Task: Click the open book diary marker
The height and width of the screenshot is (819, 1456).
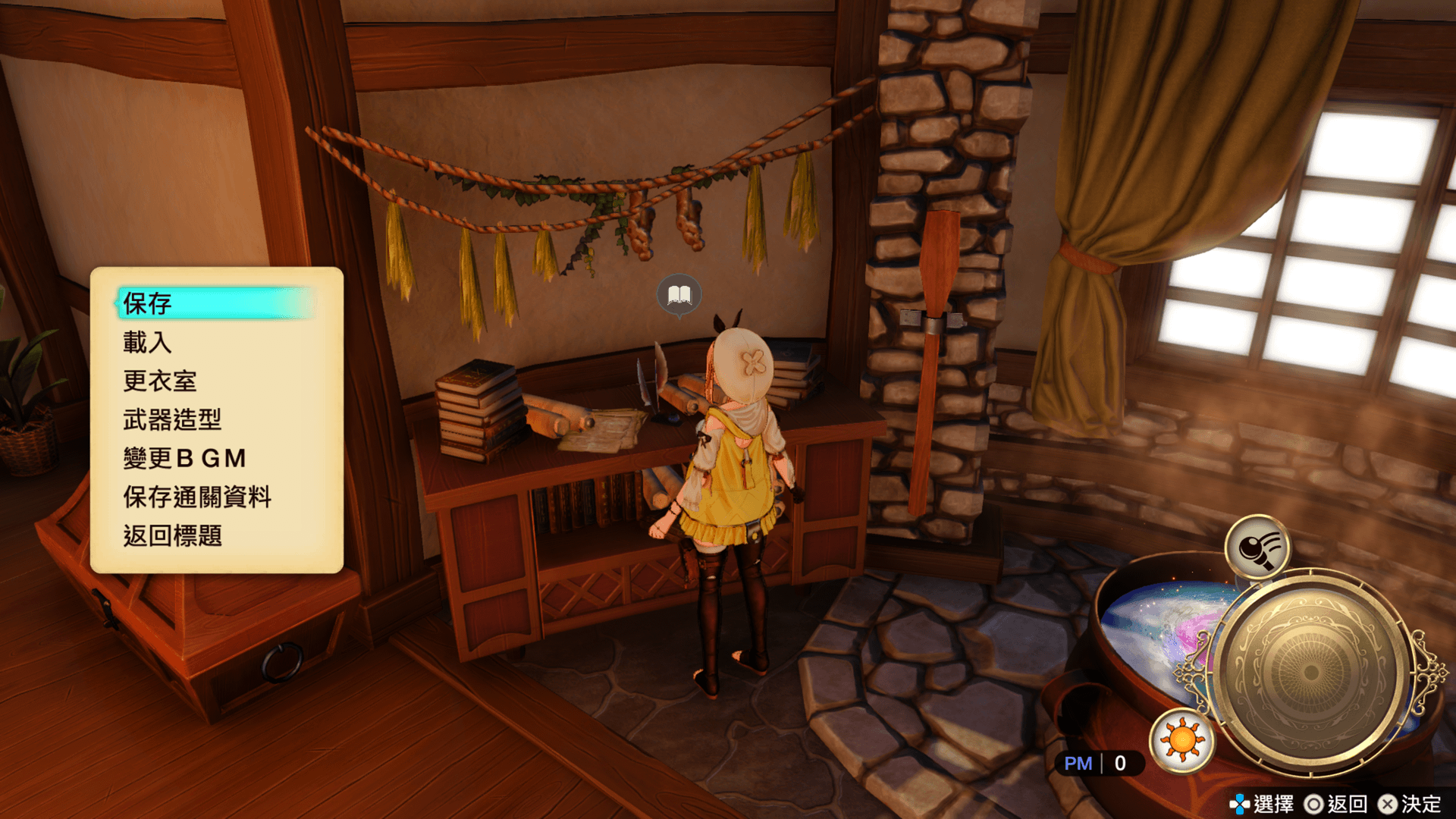Action: (x=679, y=294)
